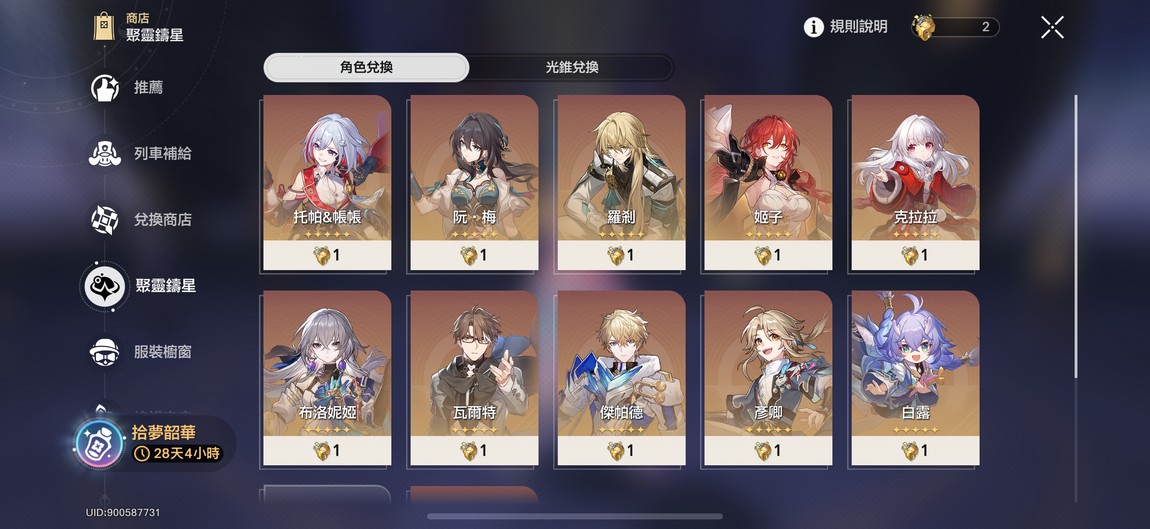Choose the 托帕&帳帳 character card
The height and width of the screenshot is (529, 1150).
[327, 182]
